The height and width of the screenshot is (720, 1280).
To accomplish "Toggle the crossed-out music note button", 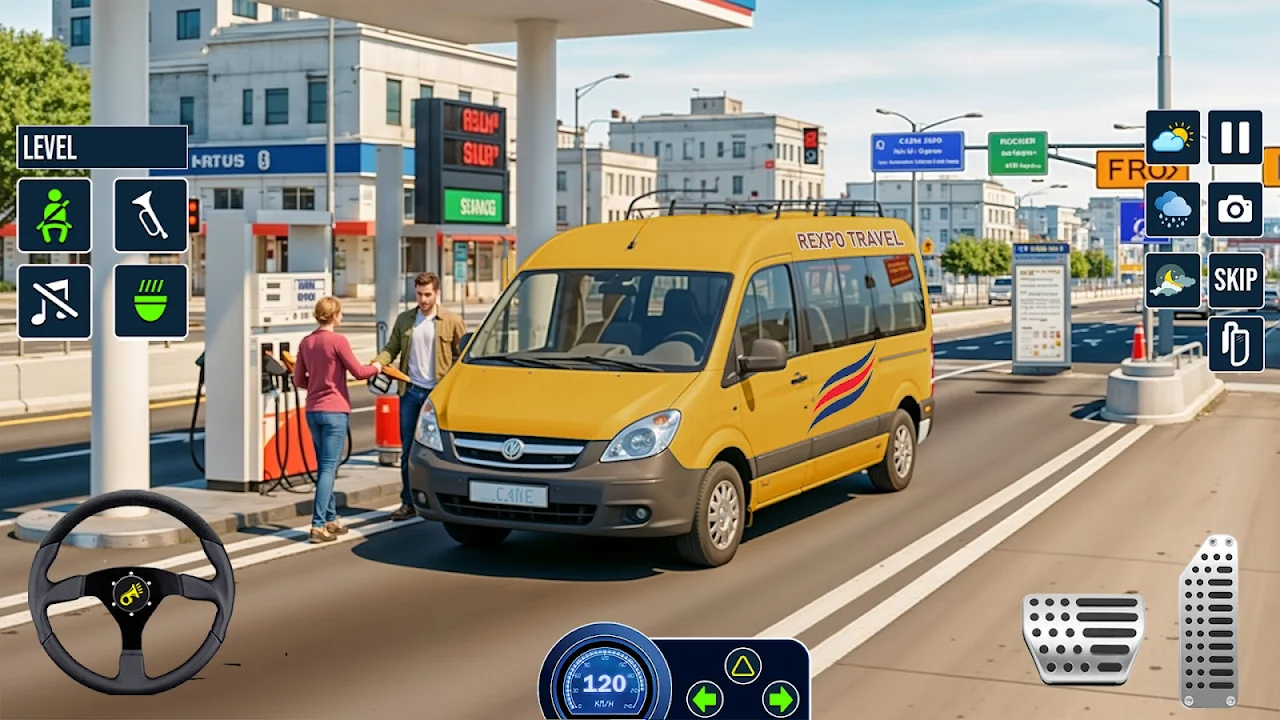I will point(54,302).
